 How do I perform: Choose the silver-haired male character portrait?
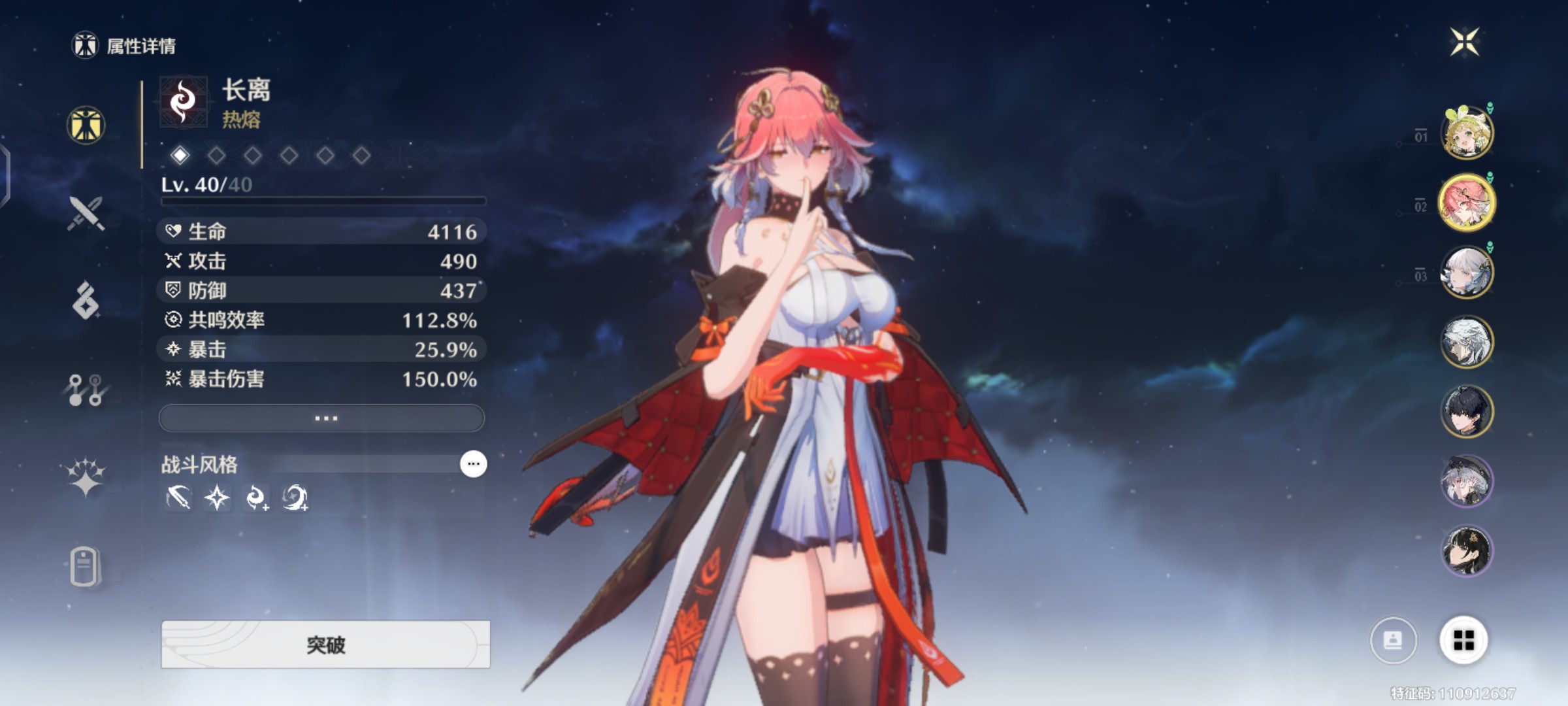[1467, 342]
